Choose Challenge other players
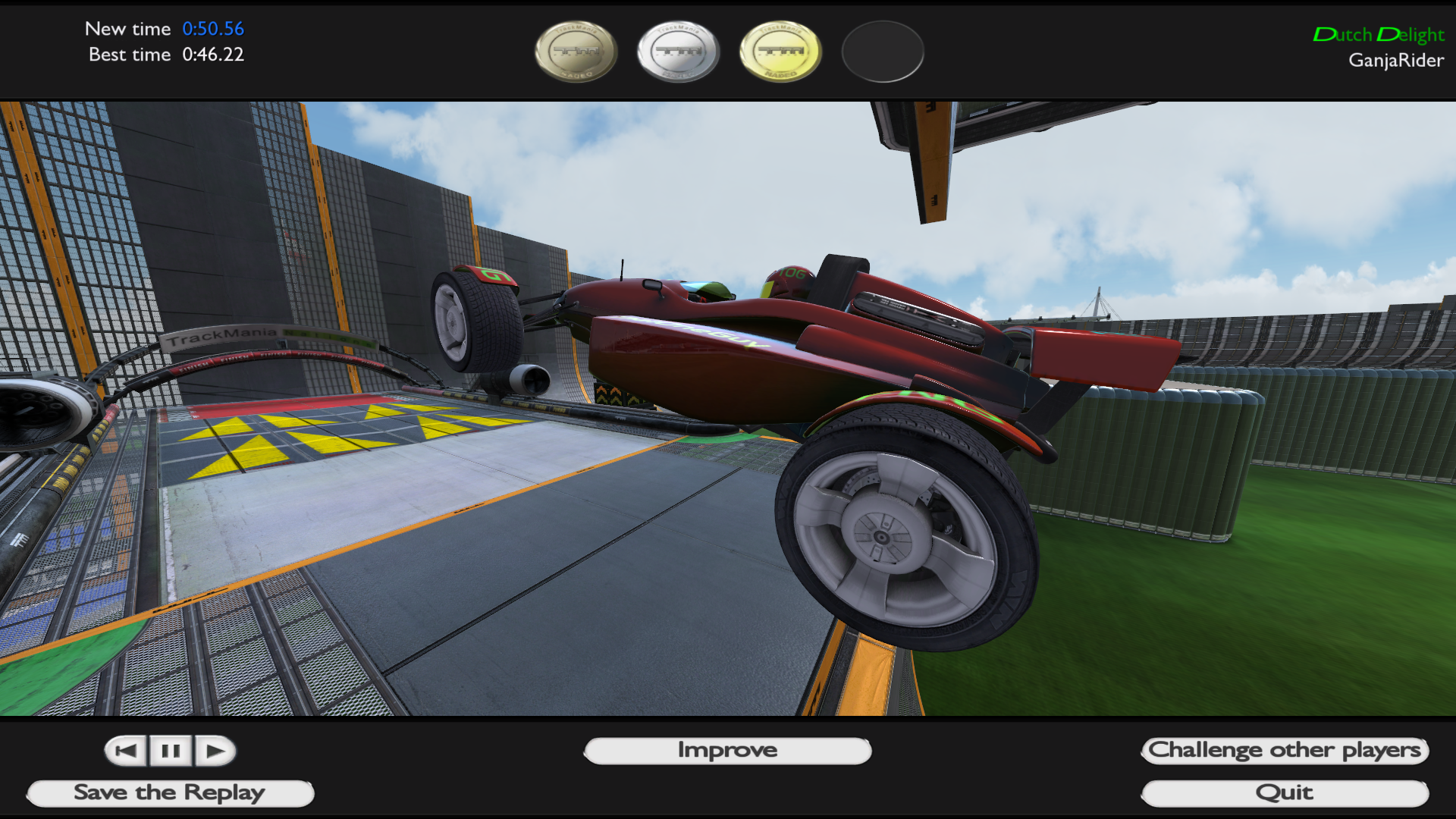The width and height of the screenshot is (1456, 819). [1285, 751]
